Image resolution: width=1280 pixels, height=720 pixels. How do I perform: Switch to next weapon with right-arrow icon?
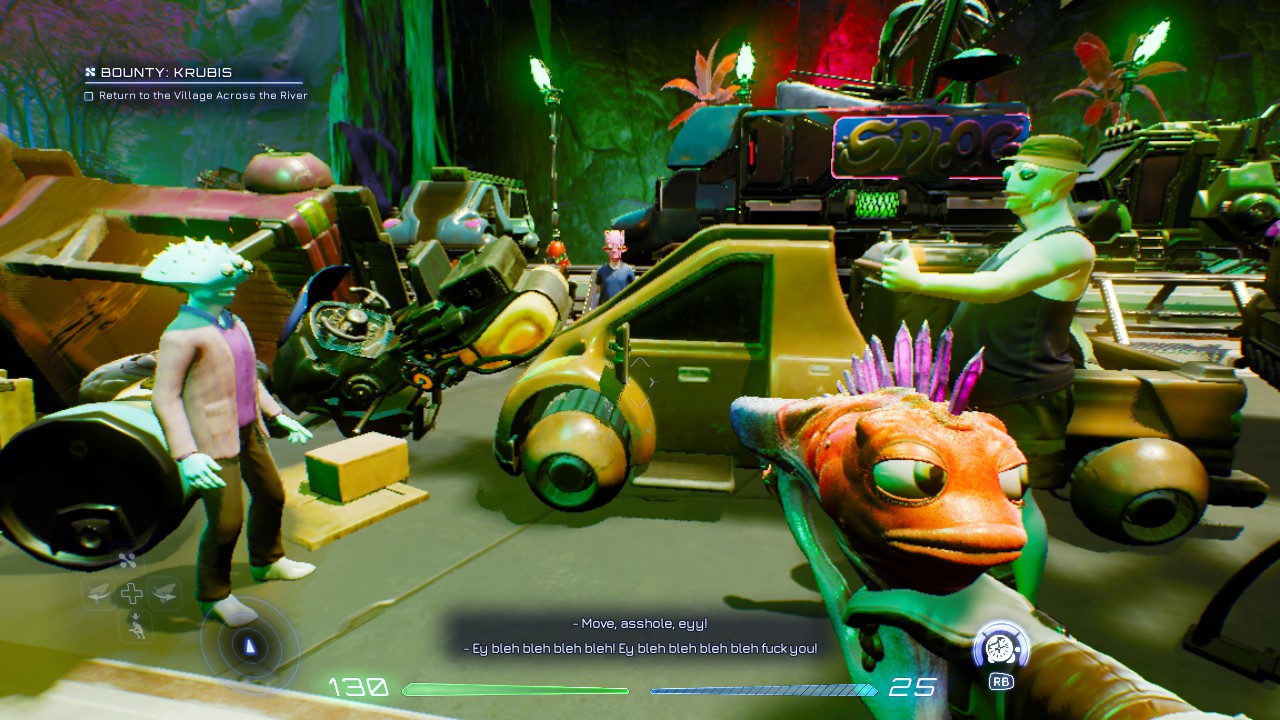[164, 594]
